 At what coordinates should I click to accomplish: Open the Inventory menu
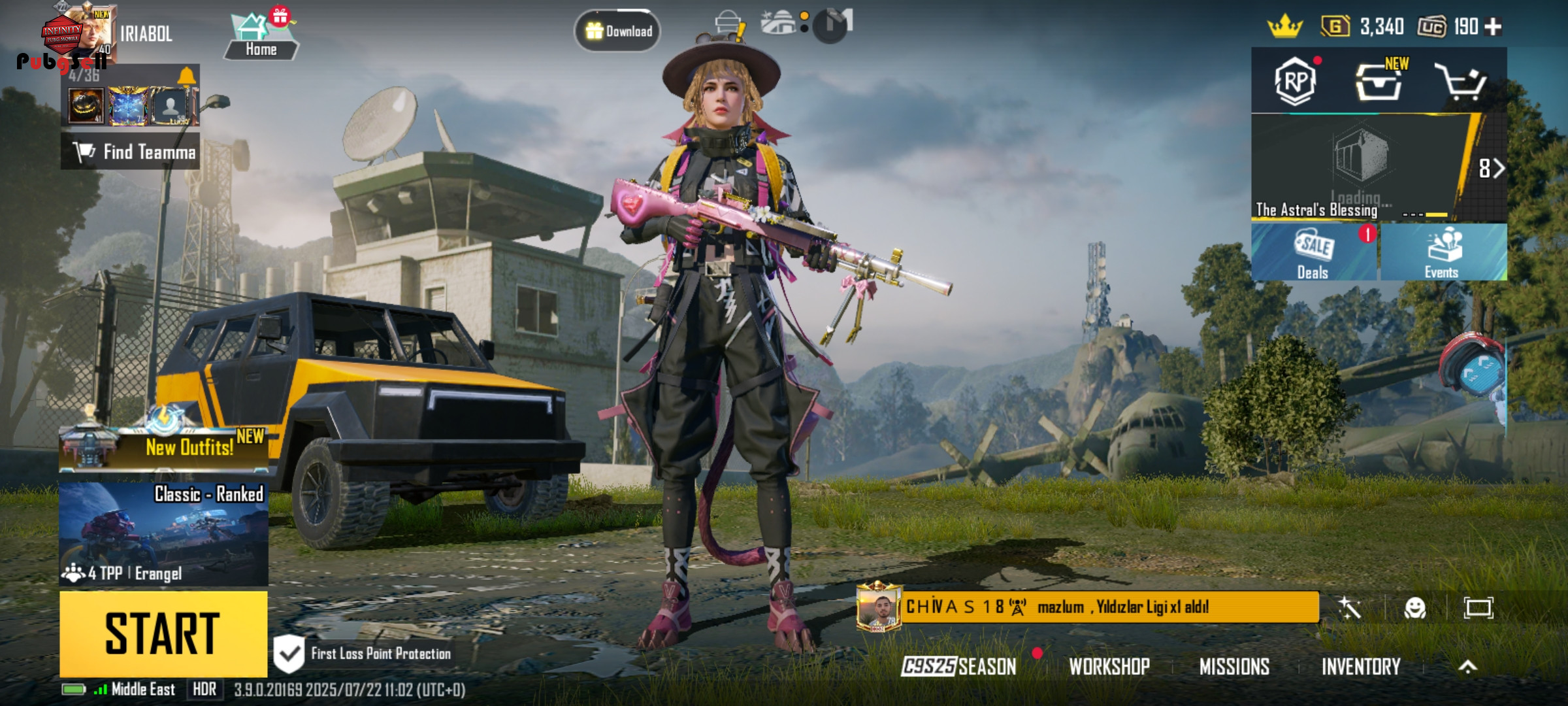coord(1361,666)
